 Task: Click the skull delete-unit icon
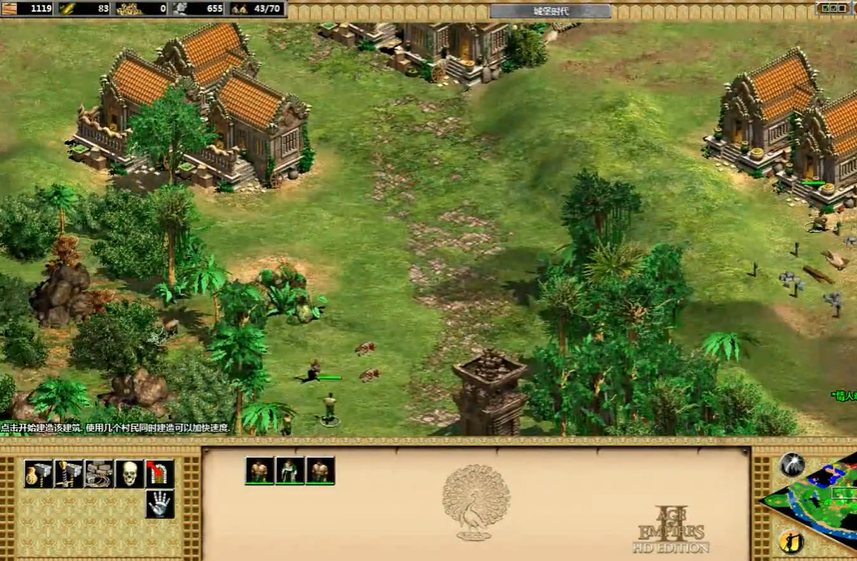129,473
